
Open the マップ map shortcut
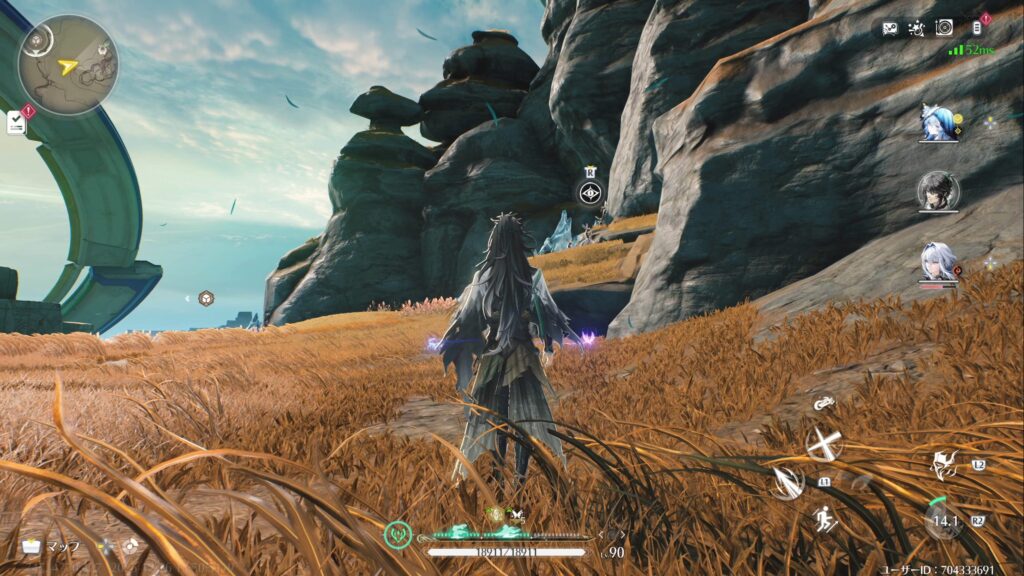click(x=51, y=547)
